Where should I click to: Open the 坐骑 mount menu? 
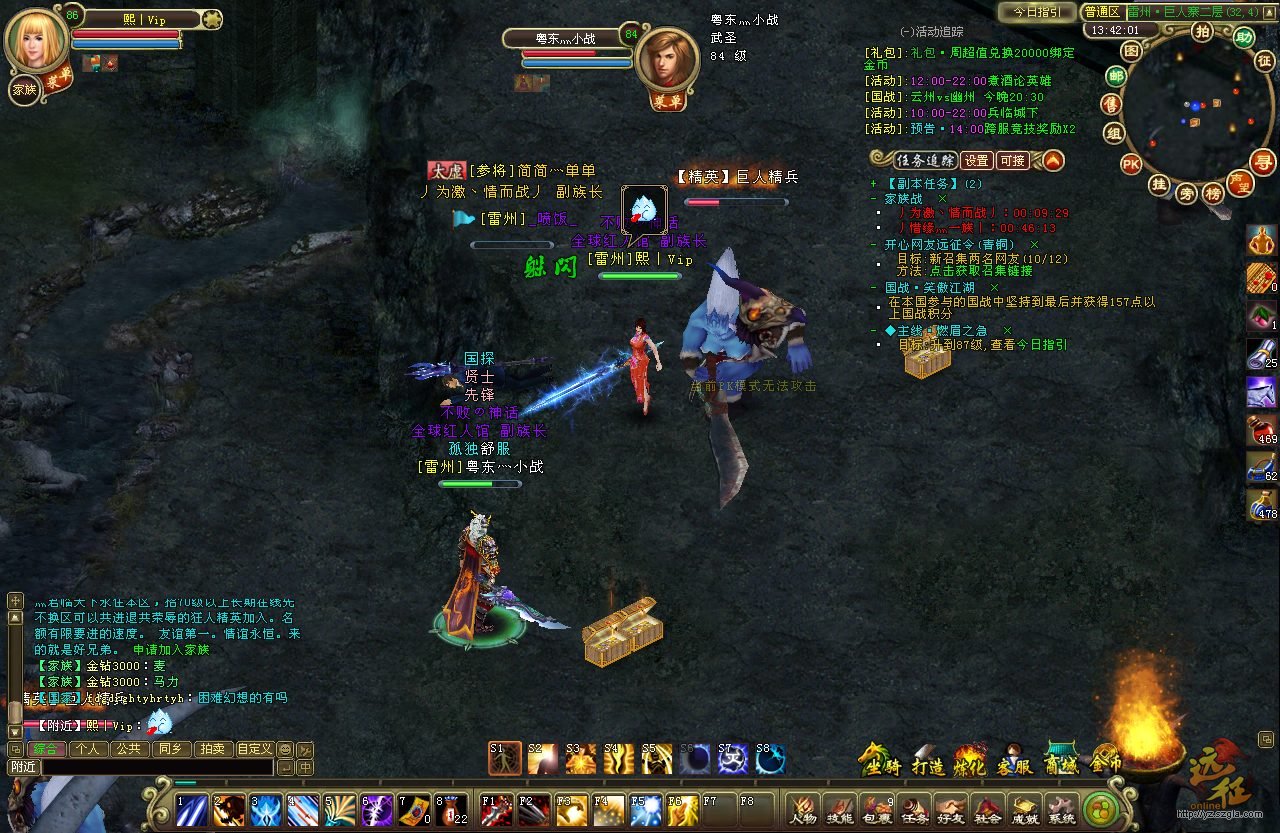tap(877, 760)
